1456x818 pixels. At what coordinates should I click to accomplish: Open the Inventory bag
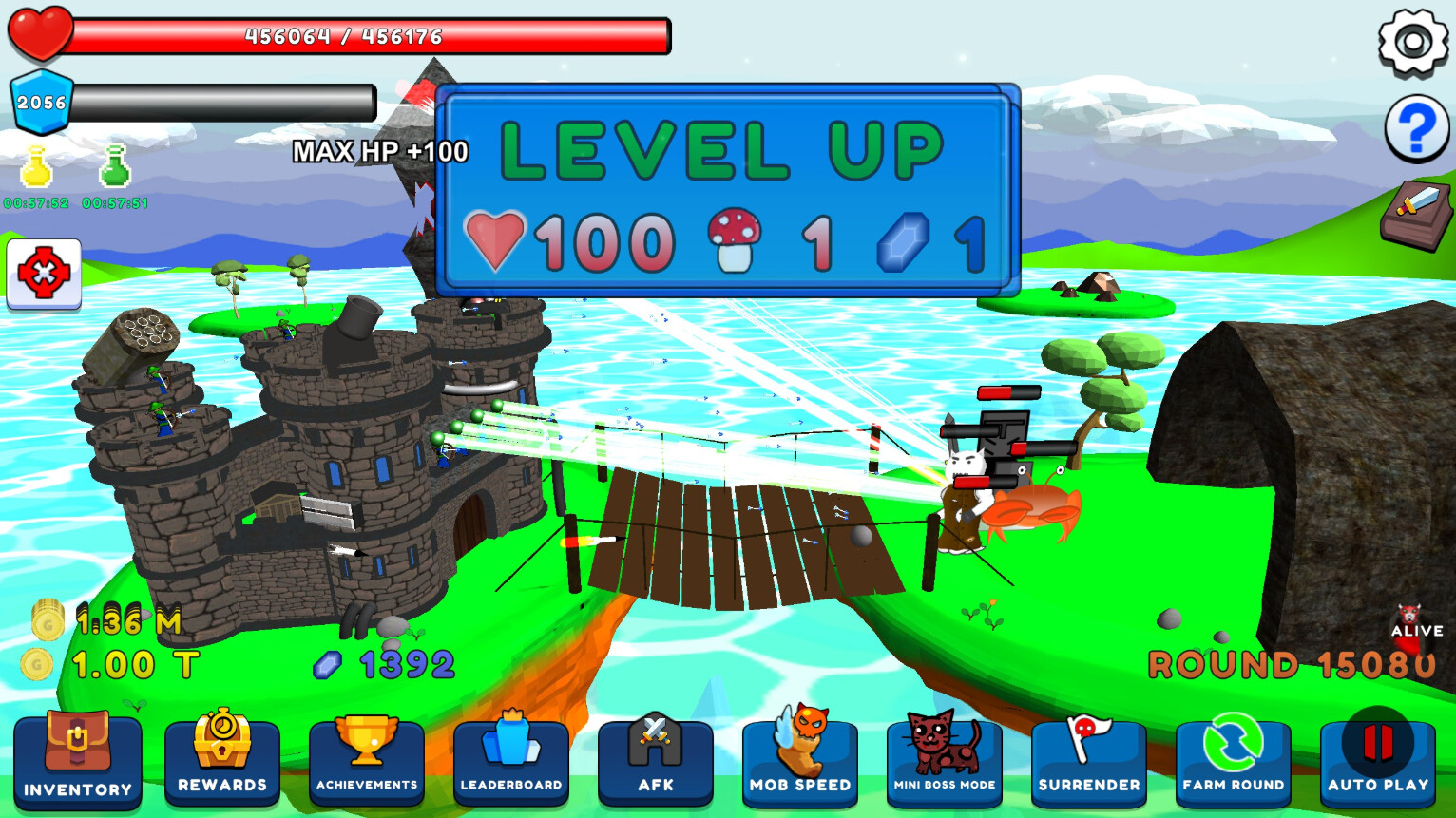click(x=78, y=760)
